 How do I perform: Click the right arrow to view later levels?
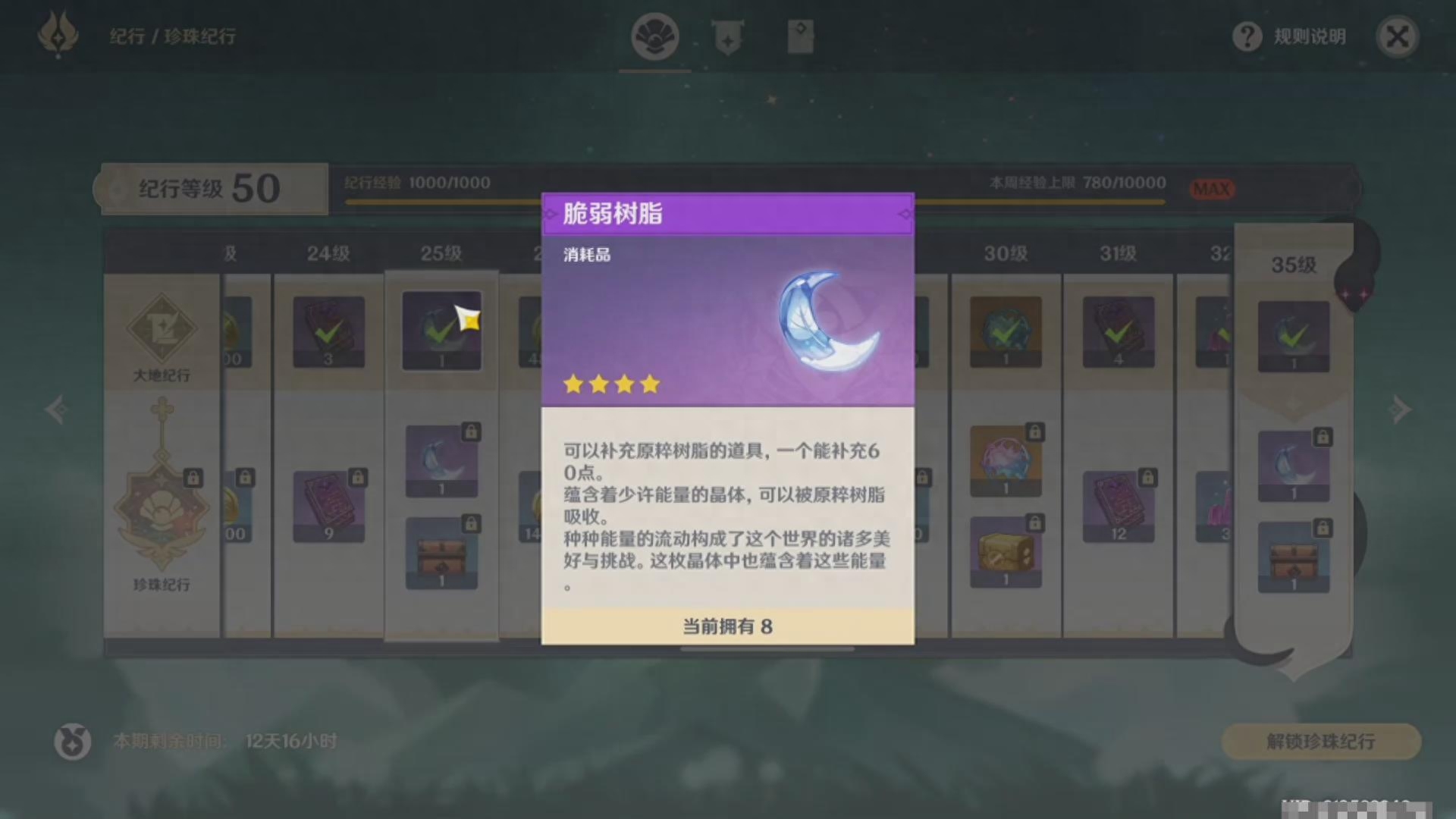click(1399, 409)
